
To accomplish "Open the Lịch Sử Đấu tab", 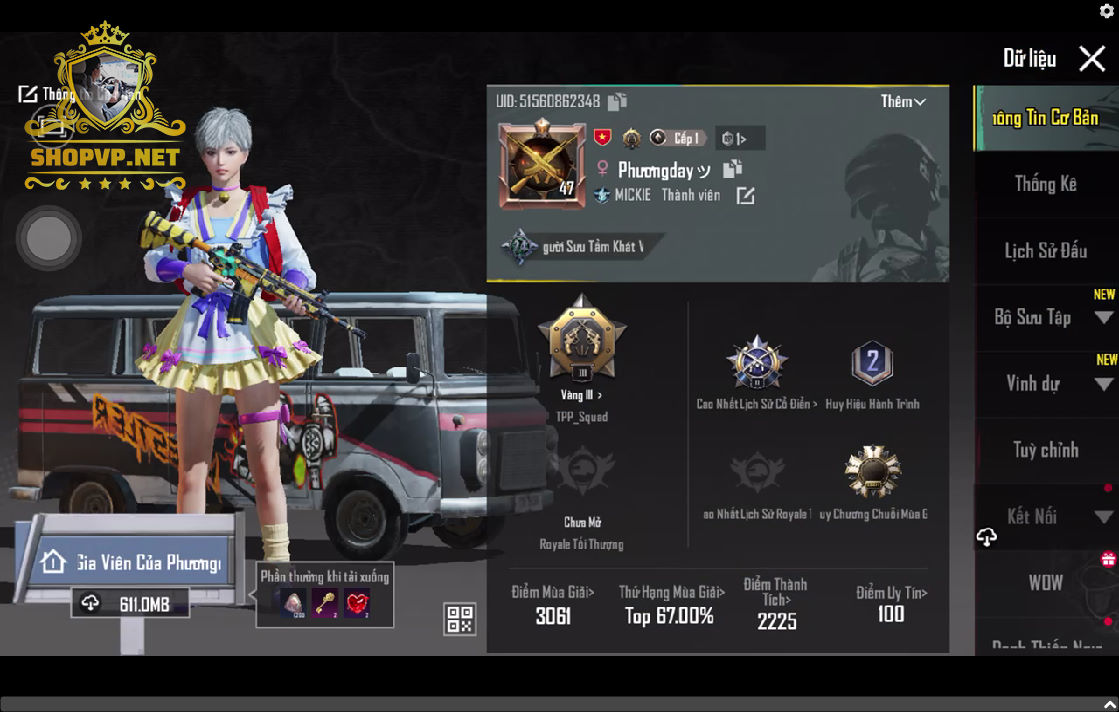I will coord(1045,251).
